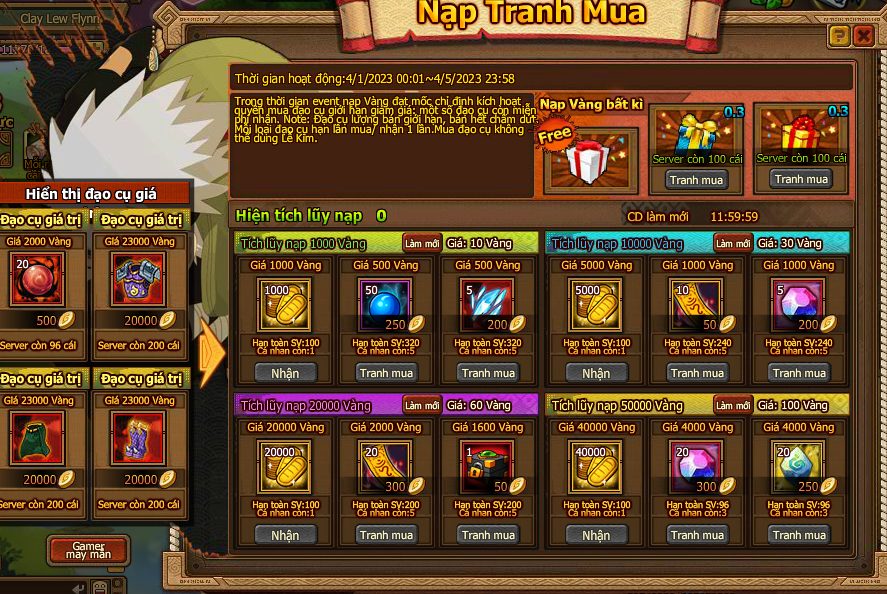Close the Nạp Tranh Mua window
The image size is (887, 594).
863,37
